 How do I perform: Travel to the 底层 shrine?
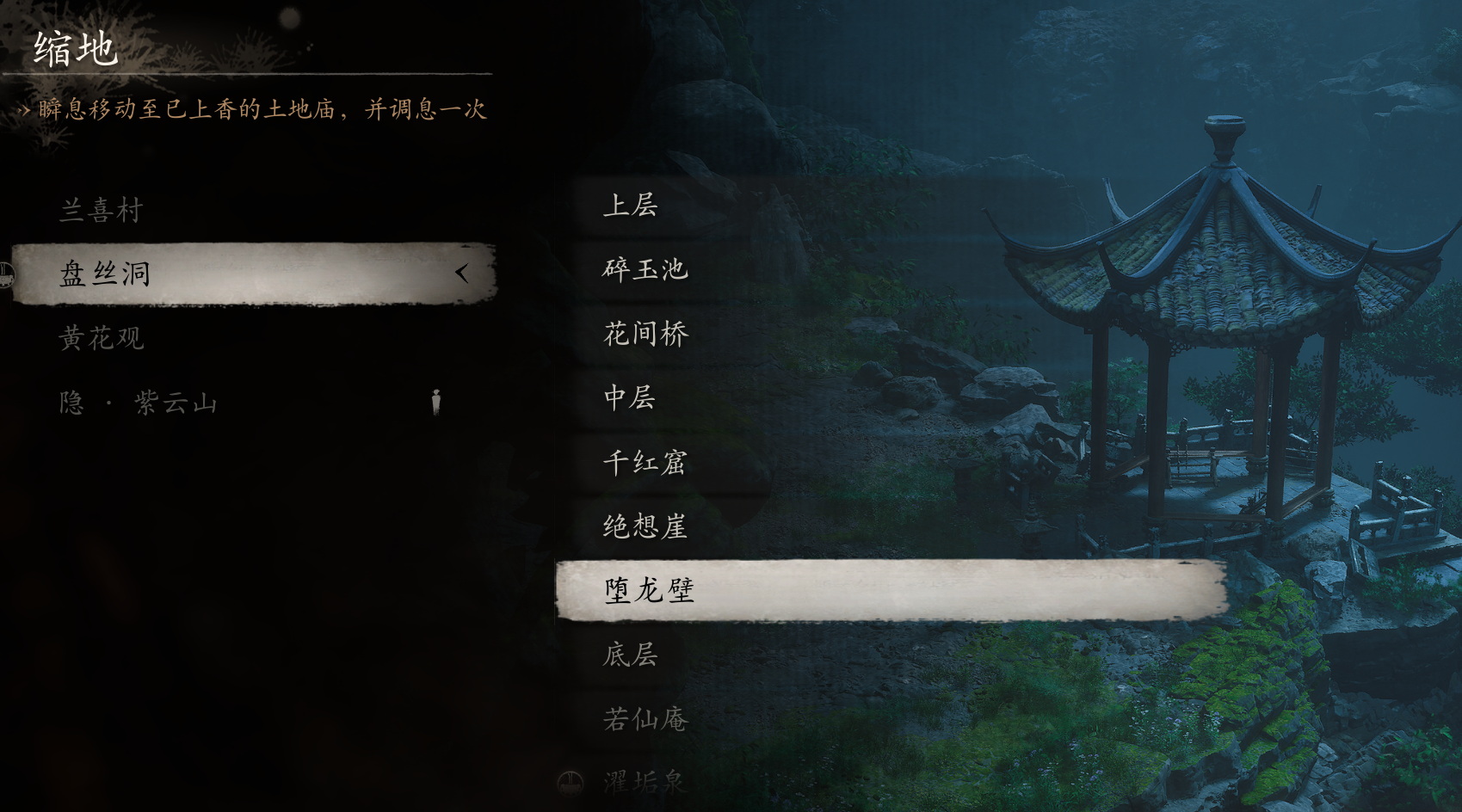click(x=631, y=657)
